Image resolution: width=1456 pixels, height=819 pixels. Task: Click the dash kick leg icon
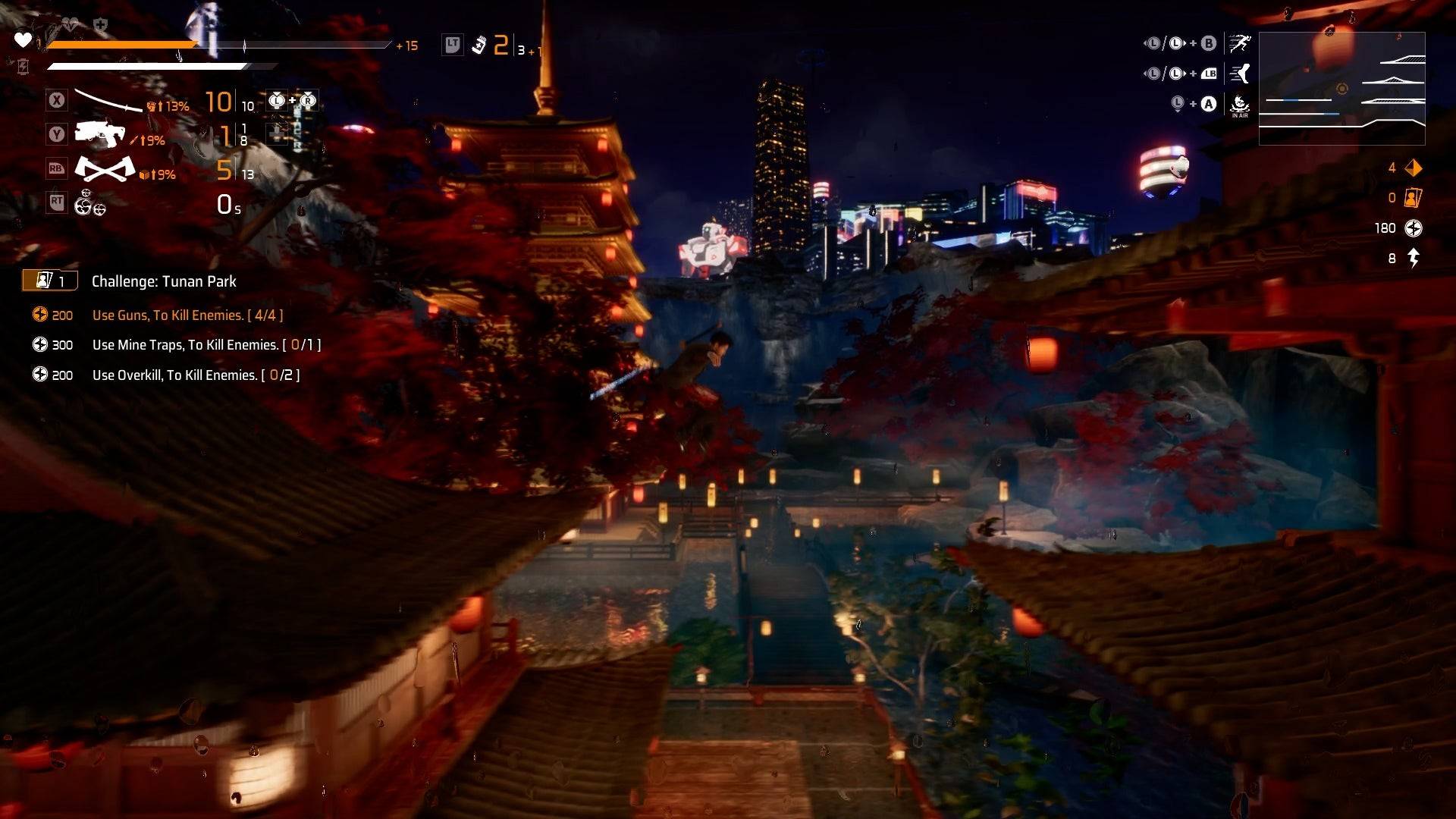[1240, 74]
